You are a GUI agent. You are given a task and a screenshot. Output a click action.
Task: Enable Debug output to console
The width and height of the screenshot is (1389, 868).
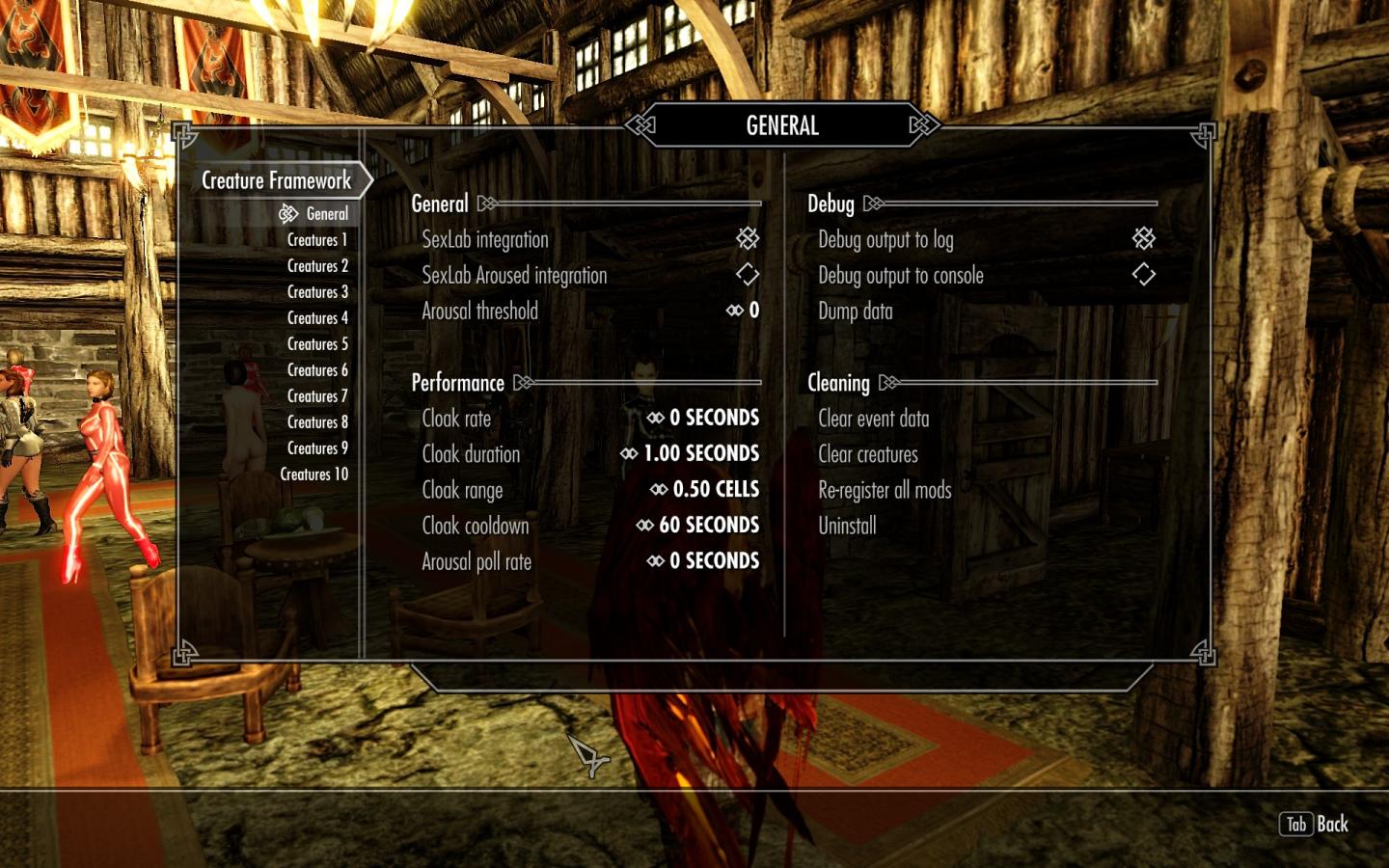click(1143, 275)
